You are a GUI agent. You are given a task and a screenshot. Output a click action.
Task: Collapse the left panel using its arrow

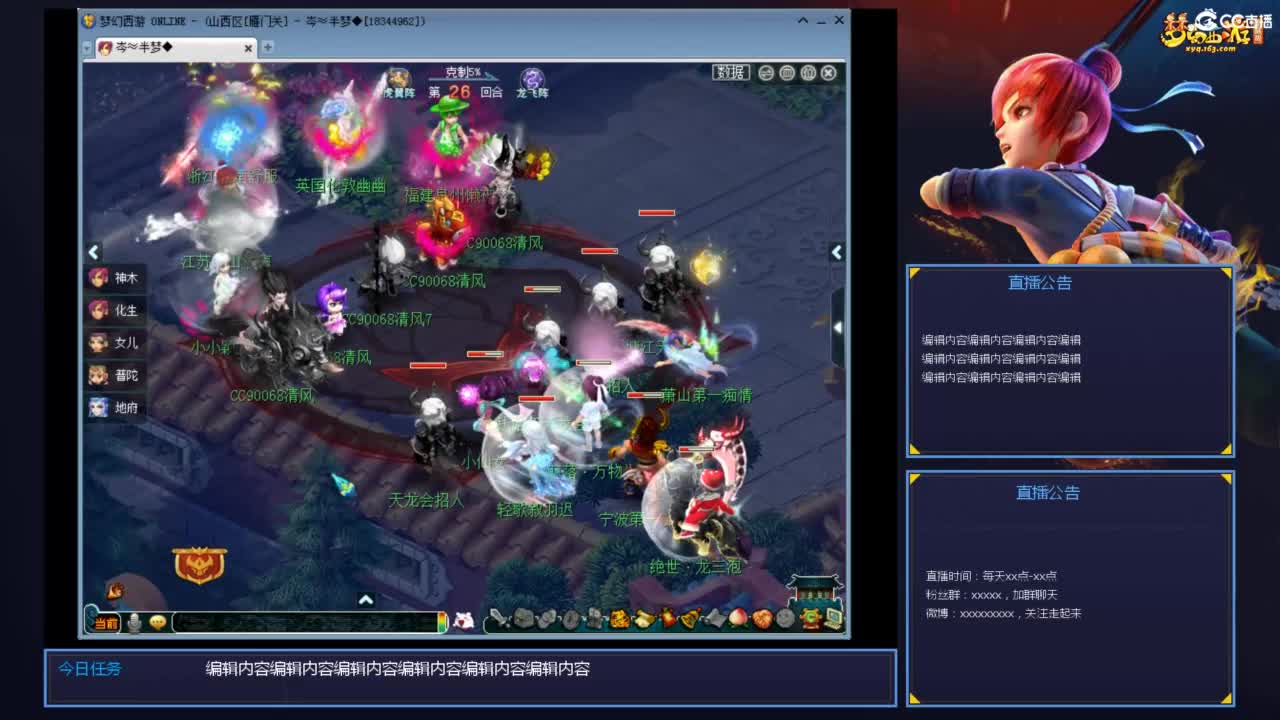[x=93, y=252]
